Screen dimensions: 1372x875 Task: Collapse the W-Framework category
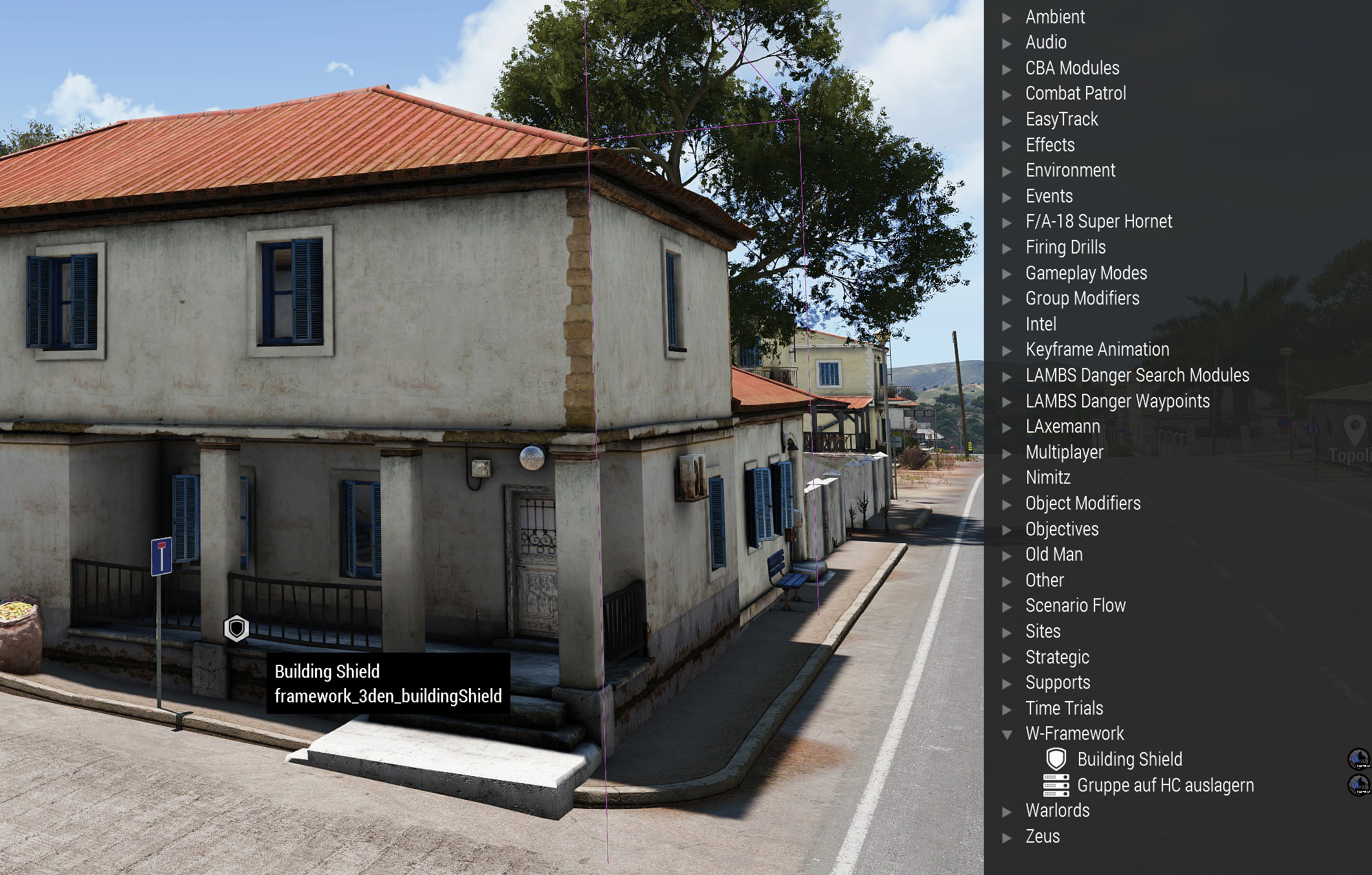click(1007, 733)
